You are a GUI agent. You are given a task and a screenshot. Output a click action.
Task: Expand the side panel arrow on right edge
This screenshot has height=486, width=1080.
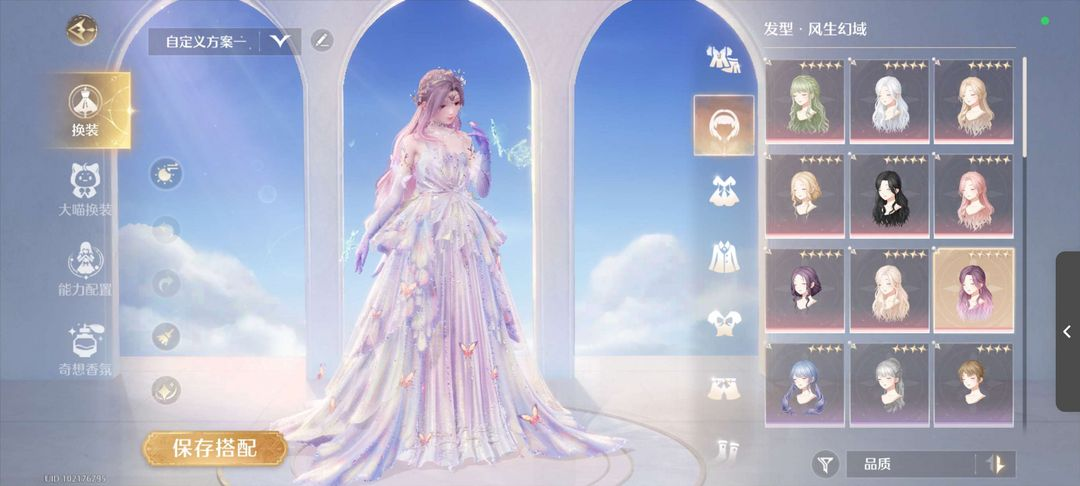click(1067, 331)
